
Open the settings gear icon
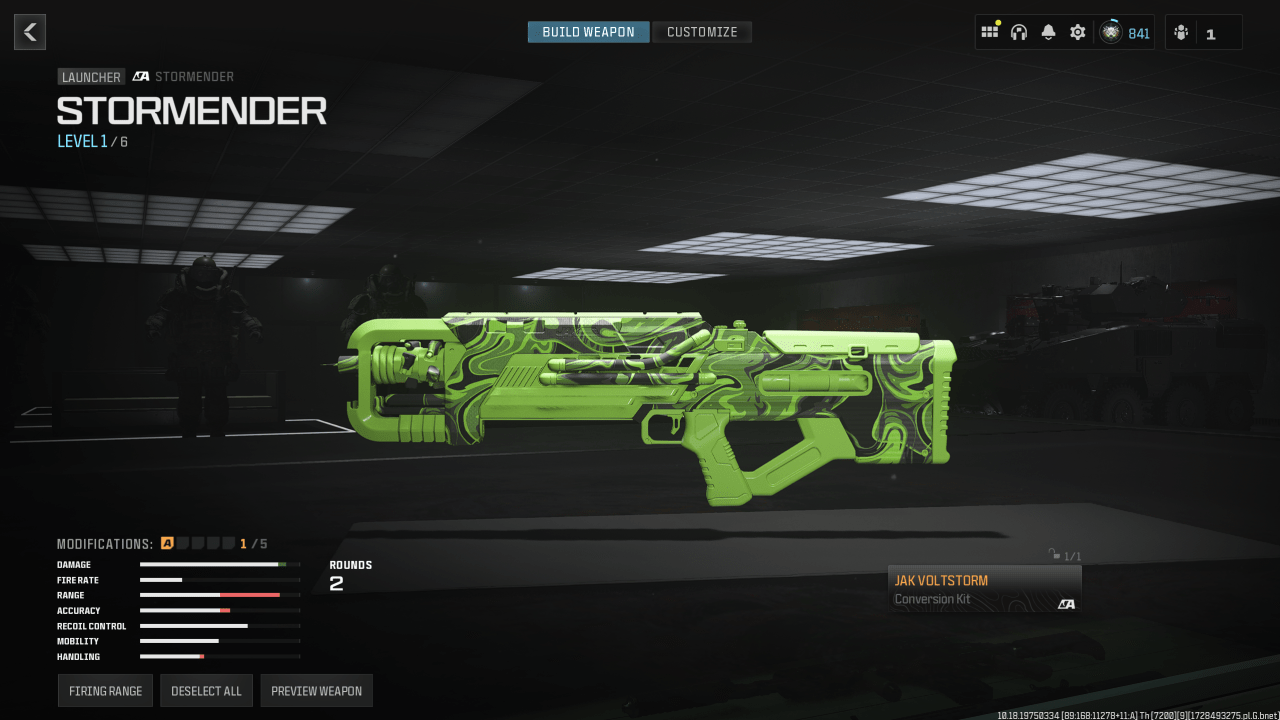(x=1077, y=32)
